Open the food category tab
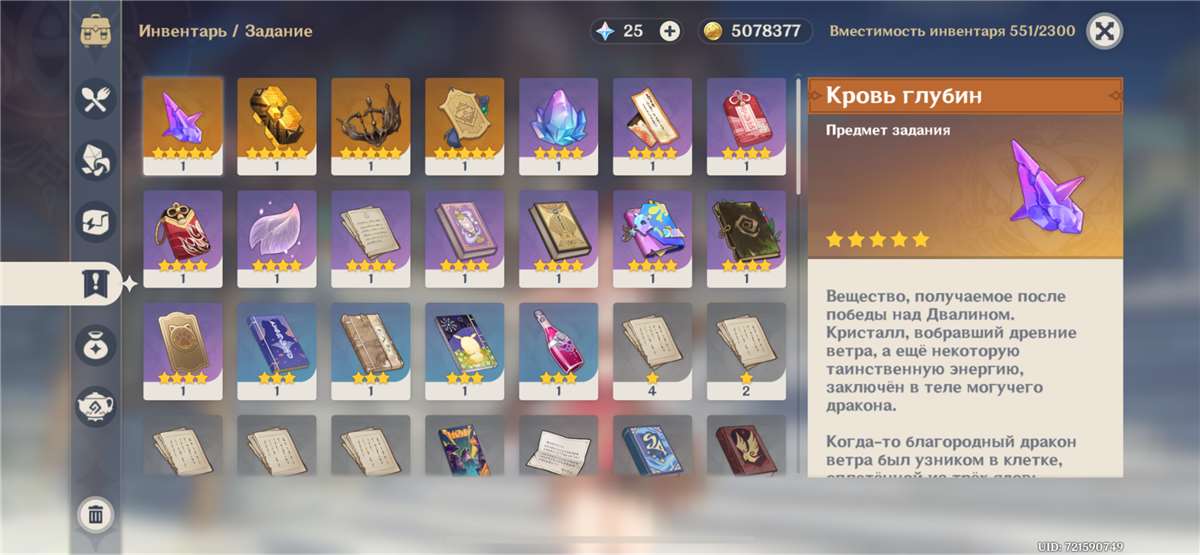The width and height of the screenshot is (1200, 555). tap(96, 98)
